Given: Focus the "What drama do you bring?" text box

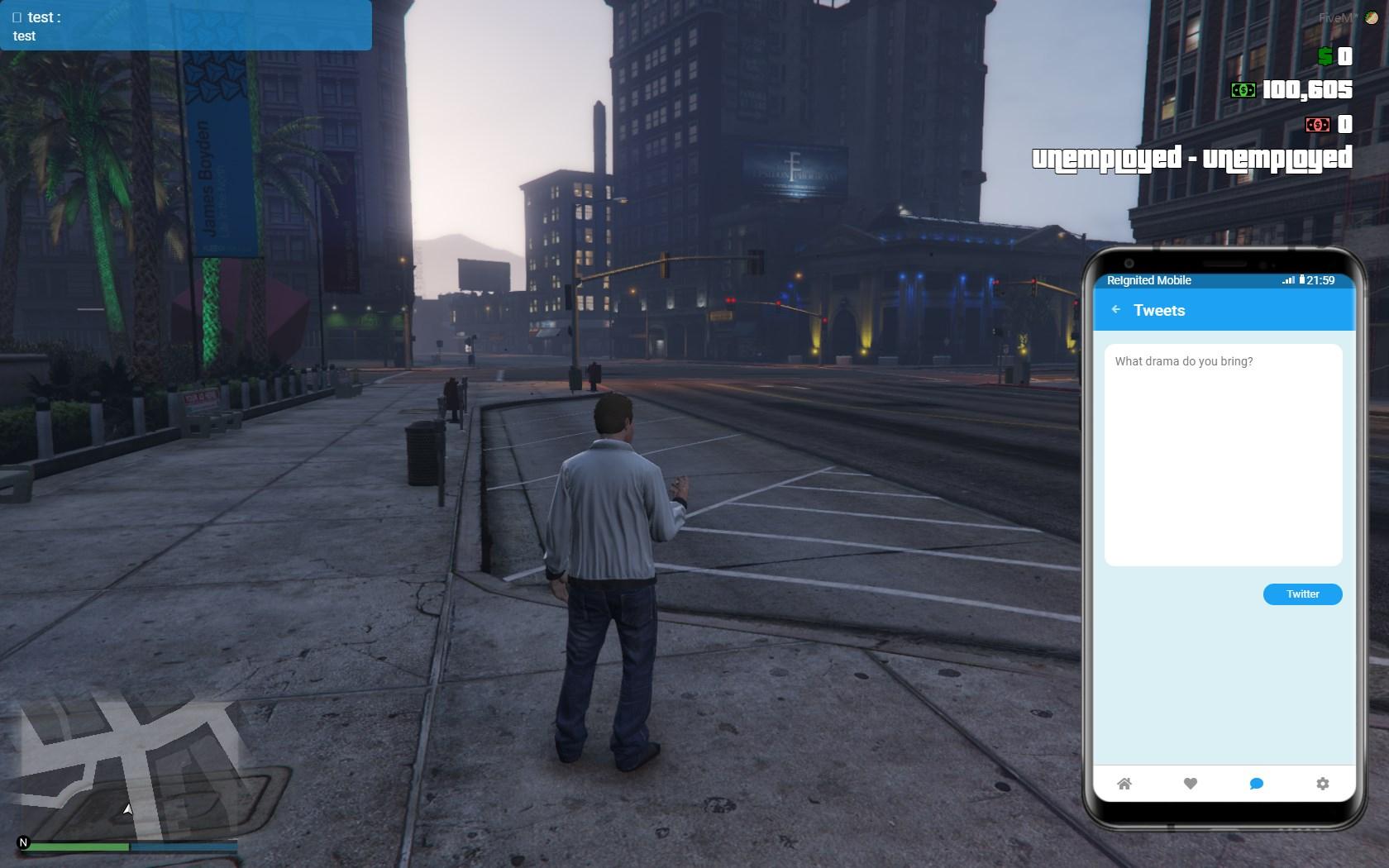Looking at the screenshot, I should tap(1223, 455).
